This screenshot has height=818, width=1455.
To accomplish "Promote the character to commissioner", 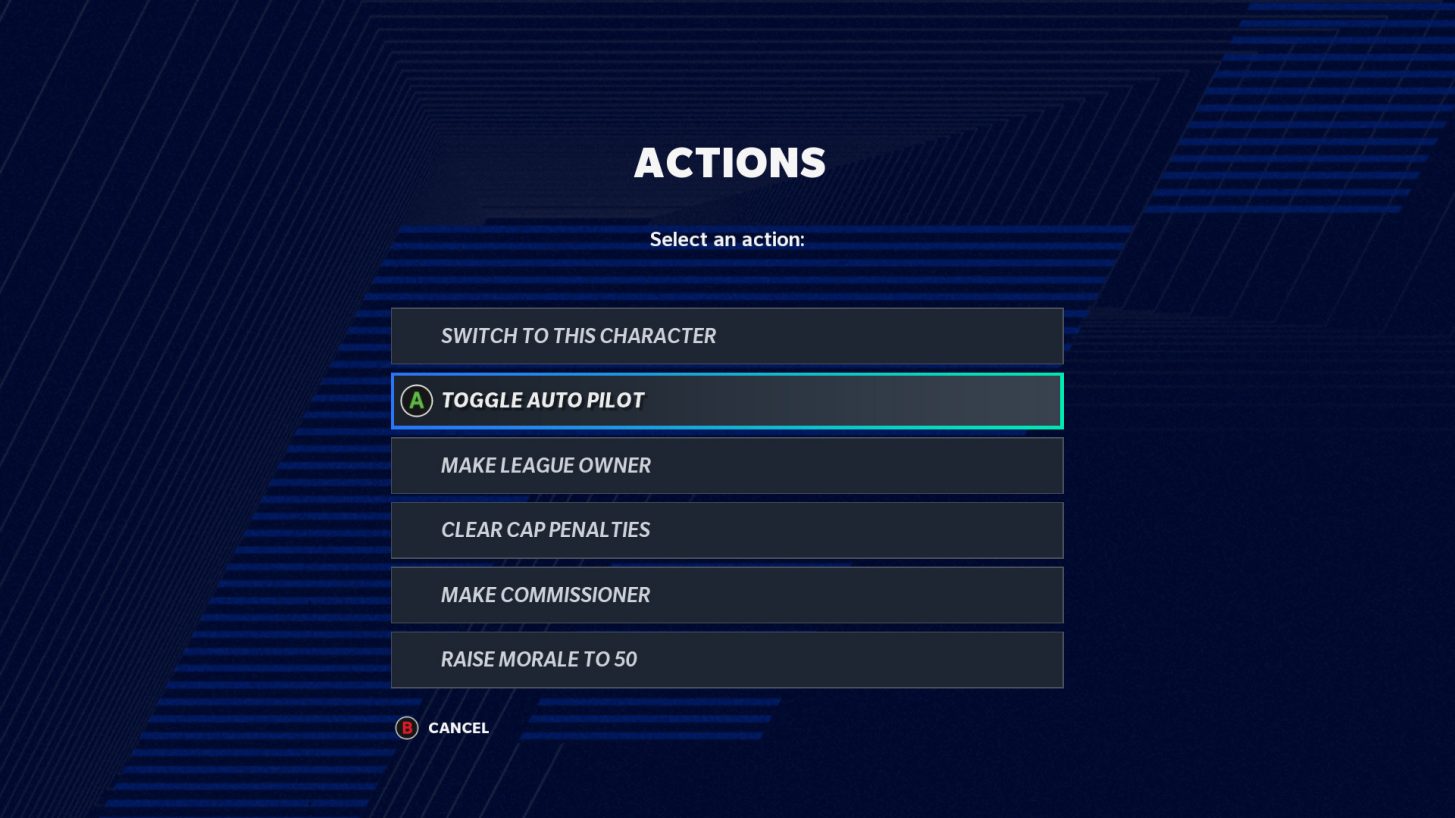I will [727, 594].
